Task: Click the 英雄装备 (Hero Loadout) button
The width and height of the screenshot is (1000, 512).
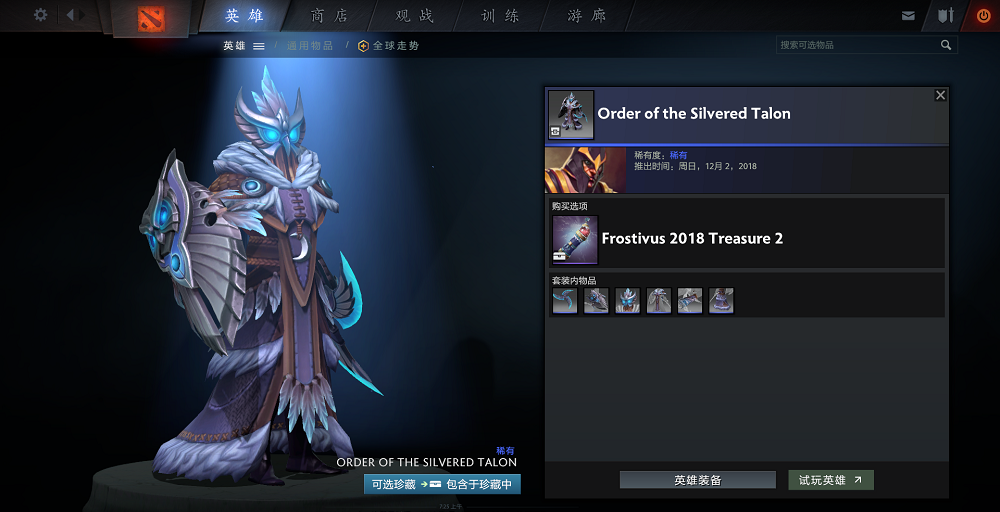Action: pyautogui.click(x=697, y=480)
